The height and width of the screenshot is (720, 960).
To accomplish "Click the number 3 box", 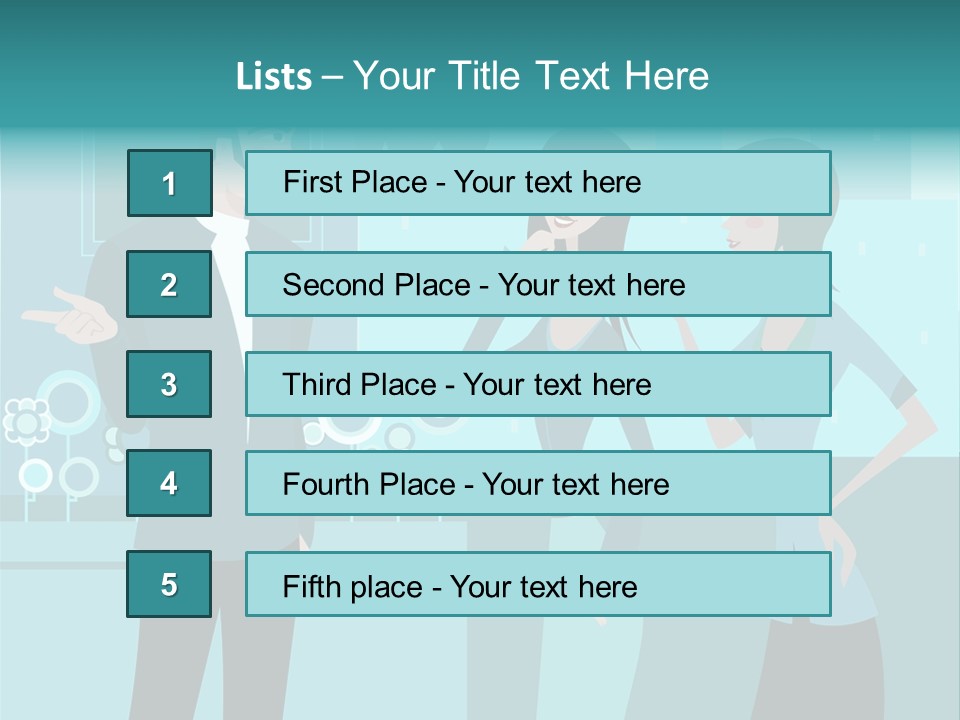I will [169, 384].
